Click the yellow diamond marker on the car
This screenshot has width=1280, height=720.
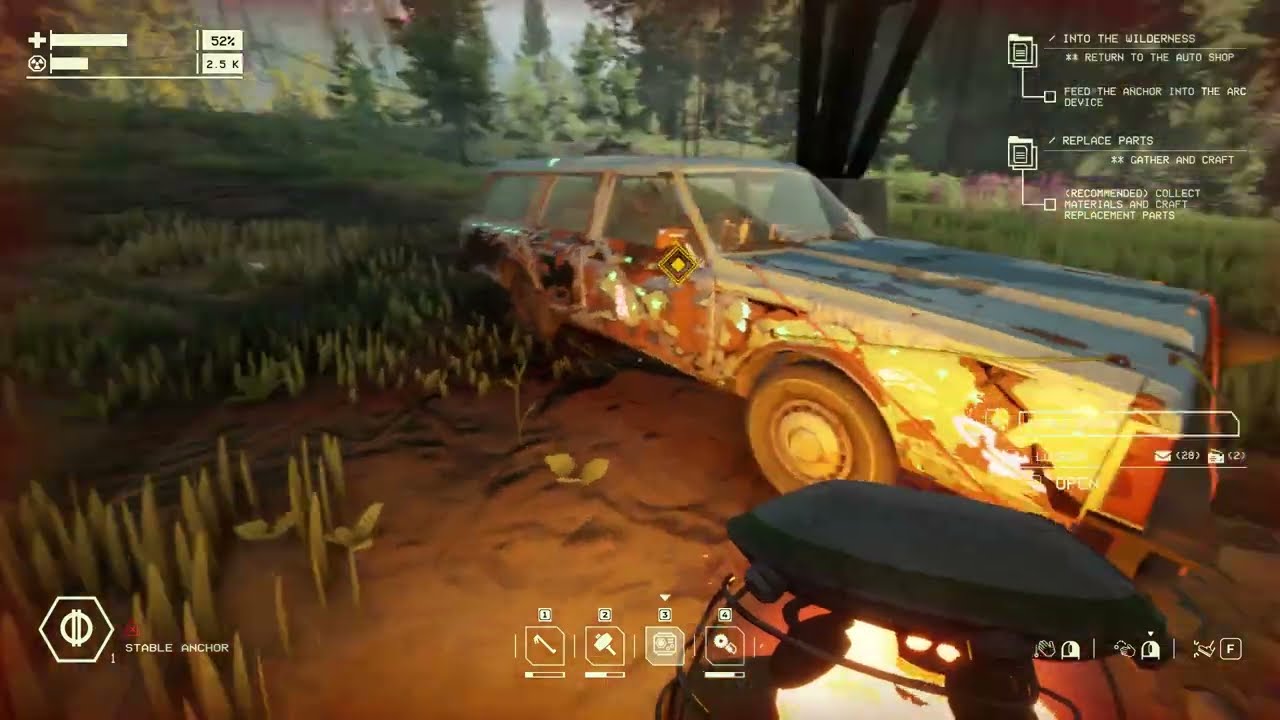(x=678, y=264)
